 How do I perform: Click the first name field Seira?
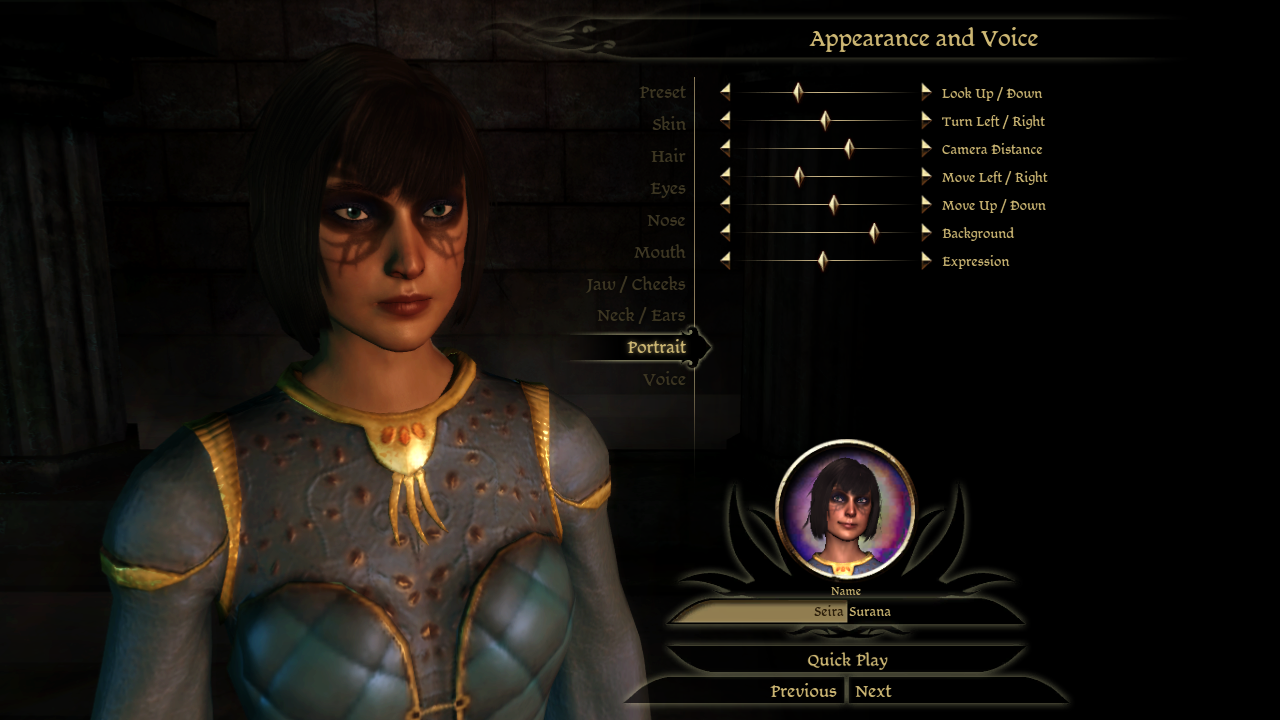(x=760, y=612)
